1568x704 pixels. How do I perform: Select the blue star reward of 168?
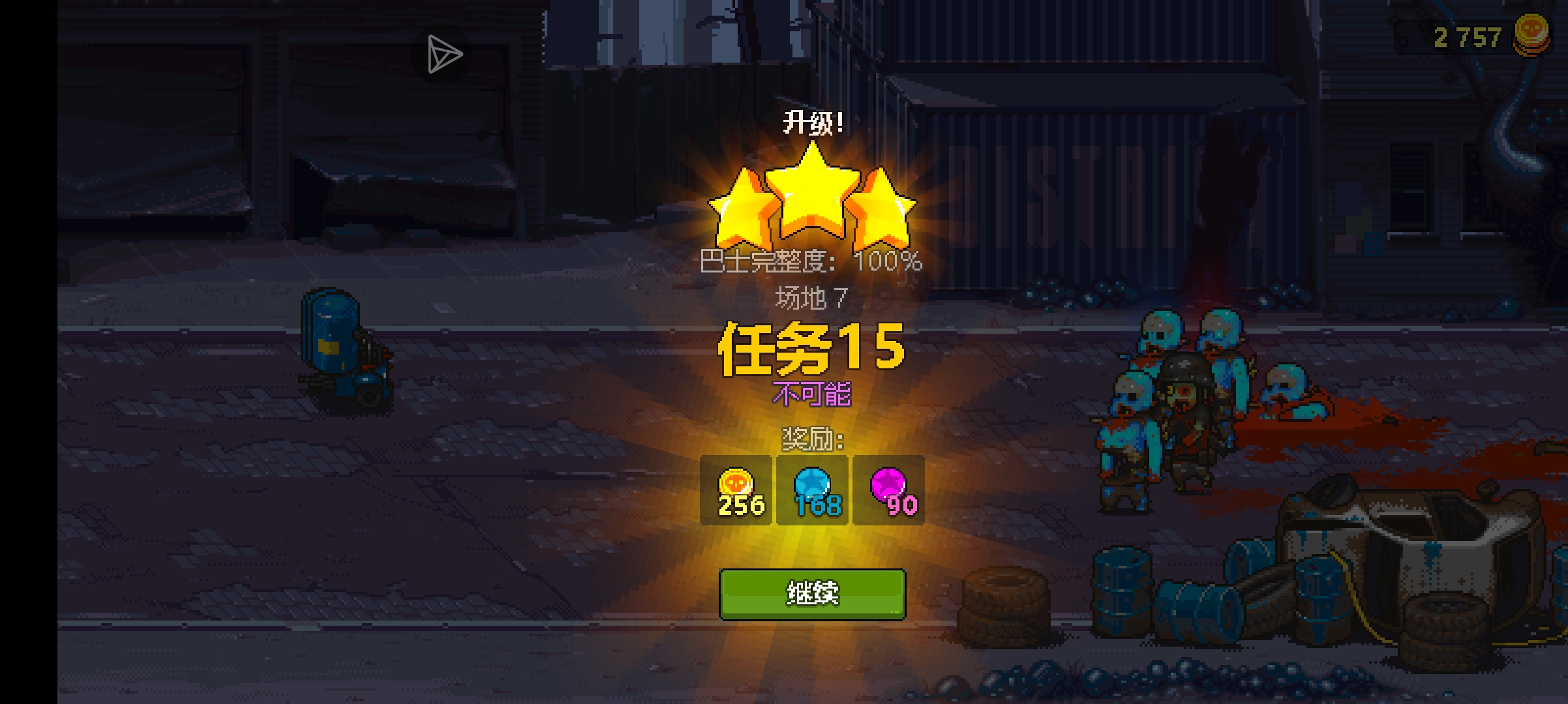coord(813,491)
